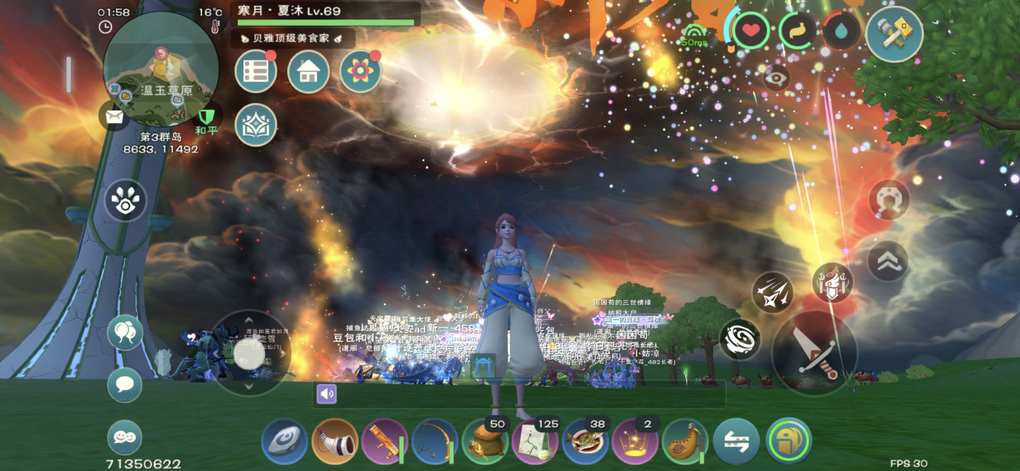The height and width of the screenshot is (471, 1020).
Task: Open the yellow backpack inventory
Action: (788, 441)
